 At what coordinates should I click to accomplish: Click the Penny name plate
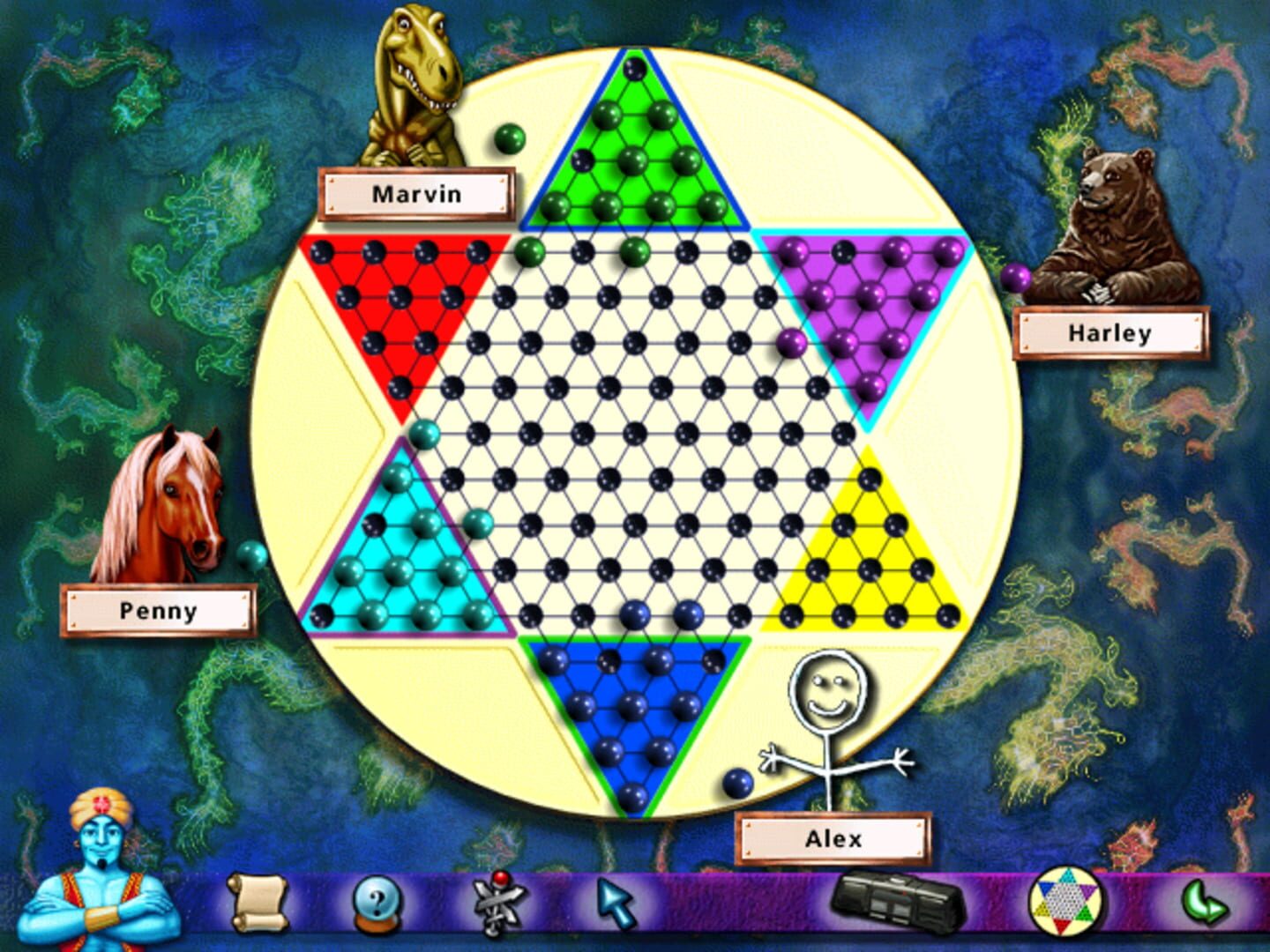[160, 609]
